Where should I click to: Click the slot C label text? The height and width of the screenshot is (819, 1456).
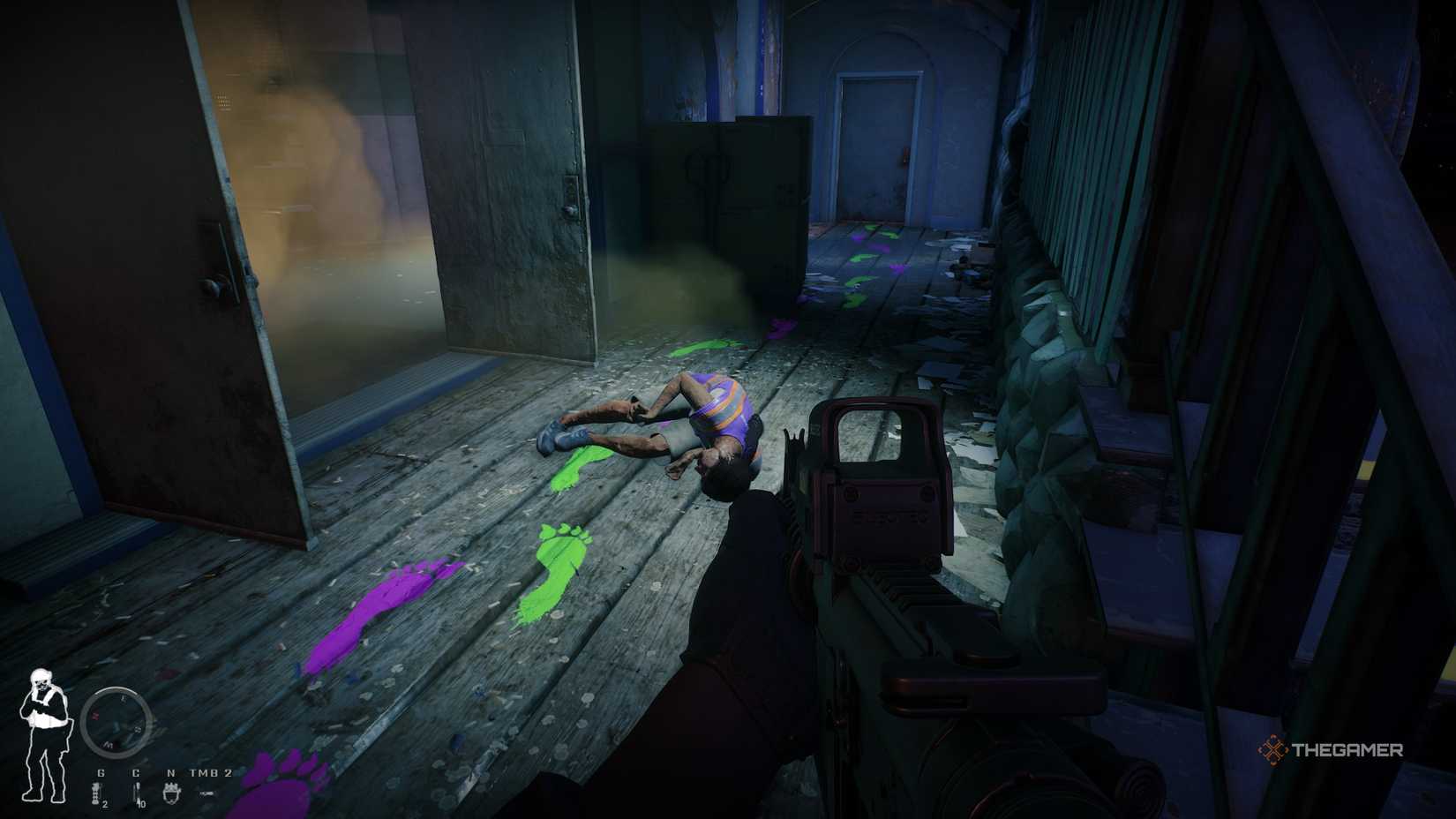coord(136,773)
